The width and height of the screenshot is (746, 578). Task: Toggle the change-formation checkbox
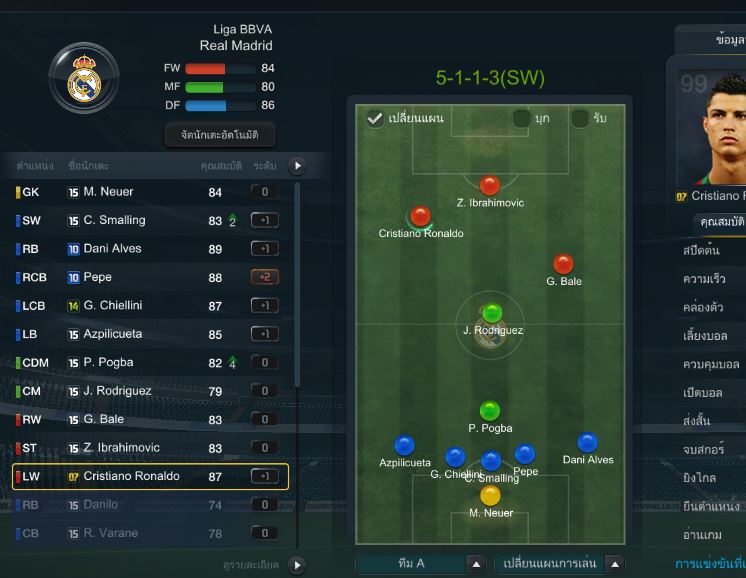375,119
